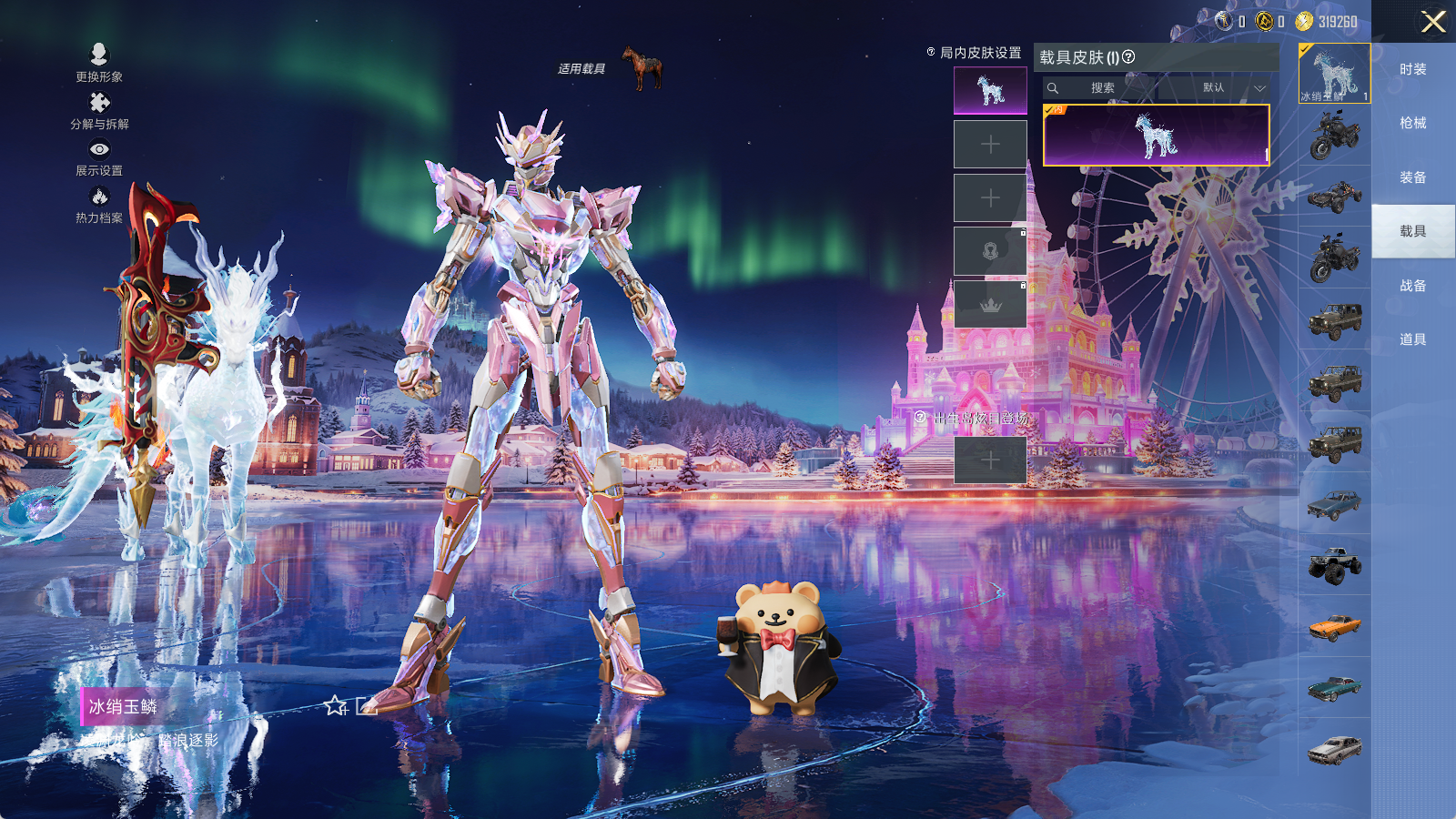Click the help icon beside 载具皮肤
Image resolution: width=1456 pixels, height=819 pixels.
click(x=1128, y=56)
